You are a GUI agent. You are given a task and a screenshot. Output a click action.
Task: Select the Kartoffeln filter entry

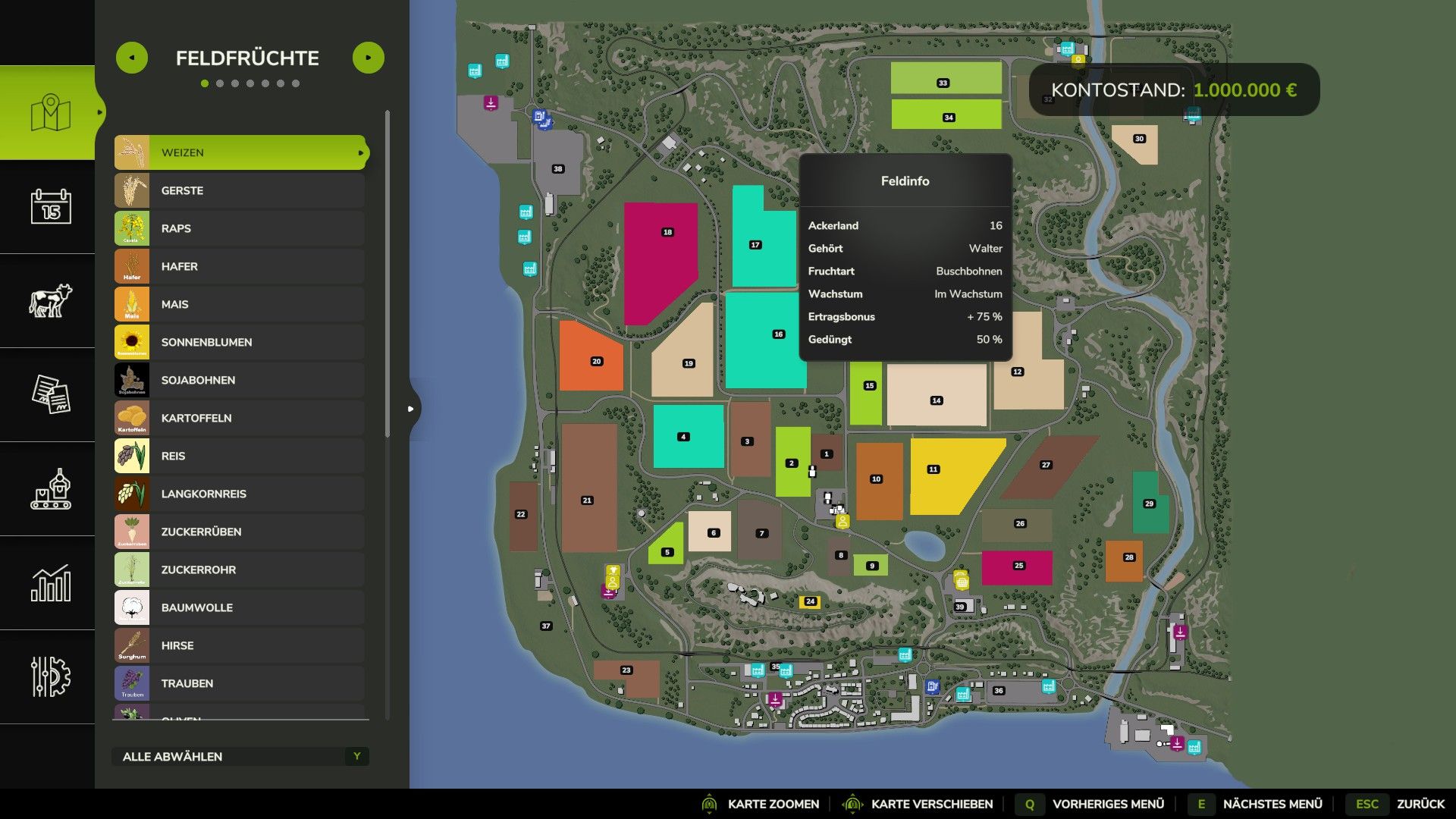[240, 418]
